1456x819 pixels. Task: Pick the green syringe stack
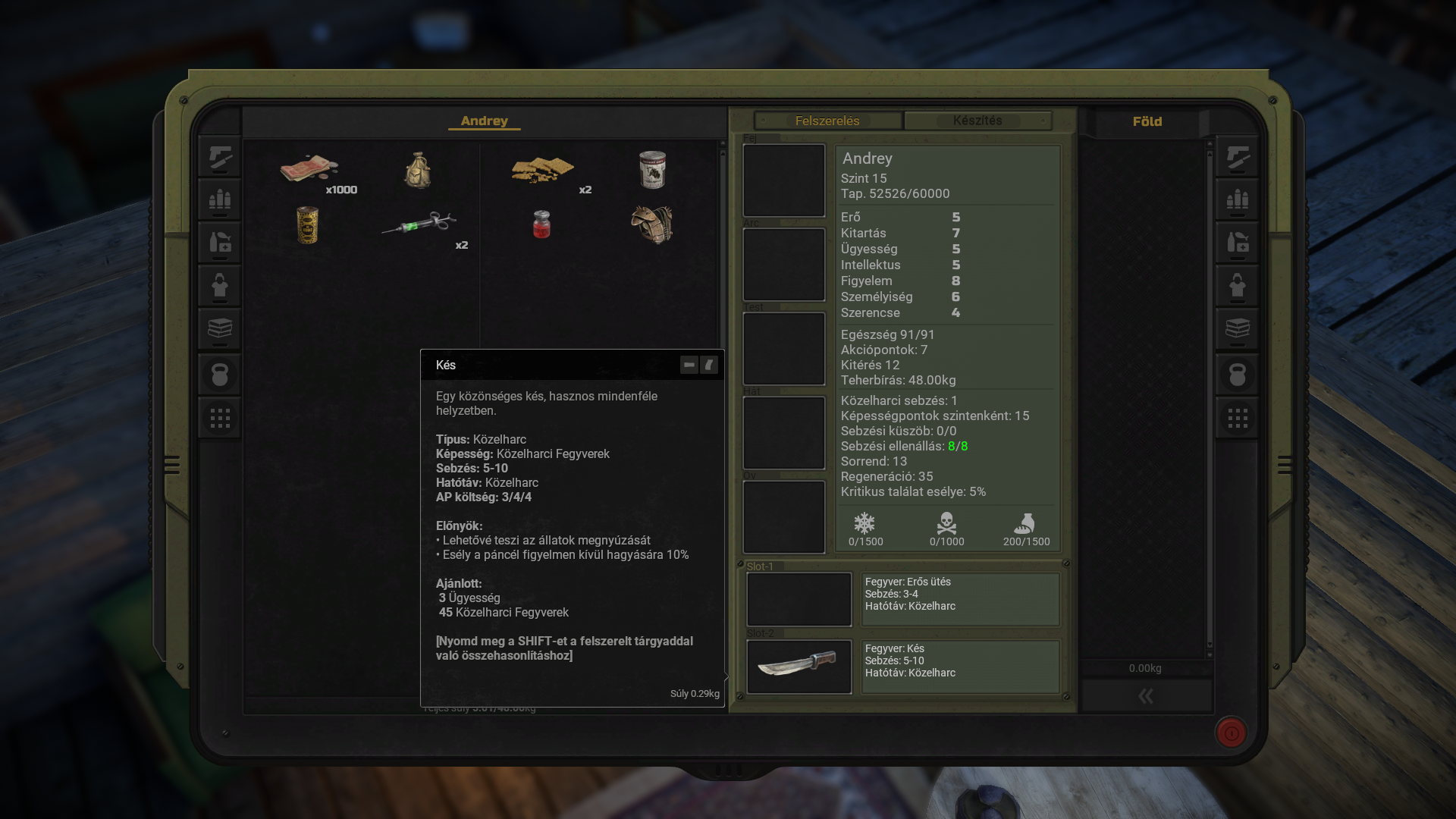[x=419, y=224]
